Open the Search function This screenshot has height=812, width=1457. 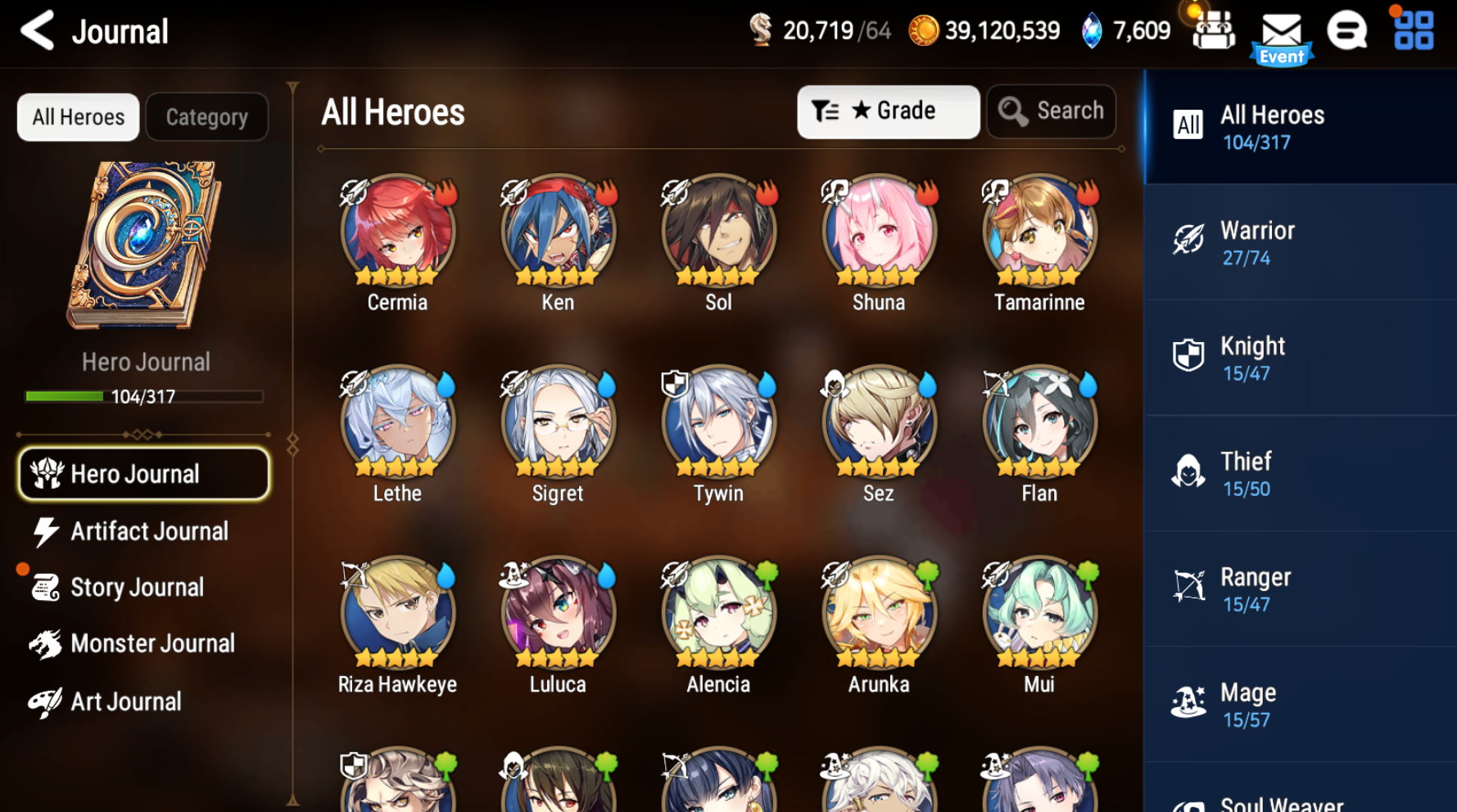point(1051,111)
